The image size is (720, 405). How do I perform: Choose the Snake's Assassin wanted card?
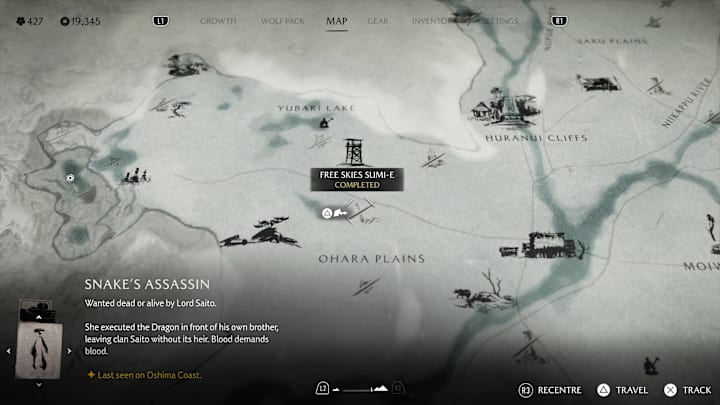[x=40, y=349]
